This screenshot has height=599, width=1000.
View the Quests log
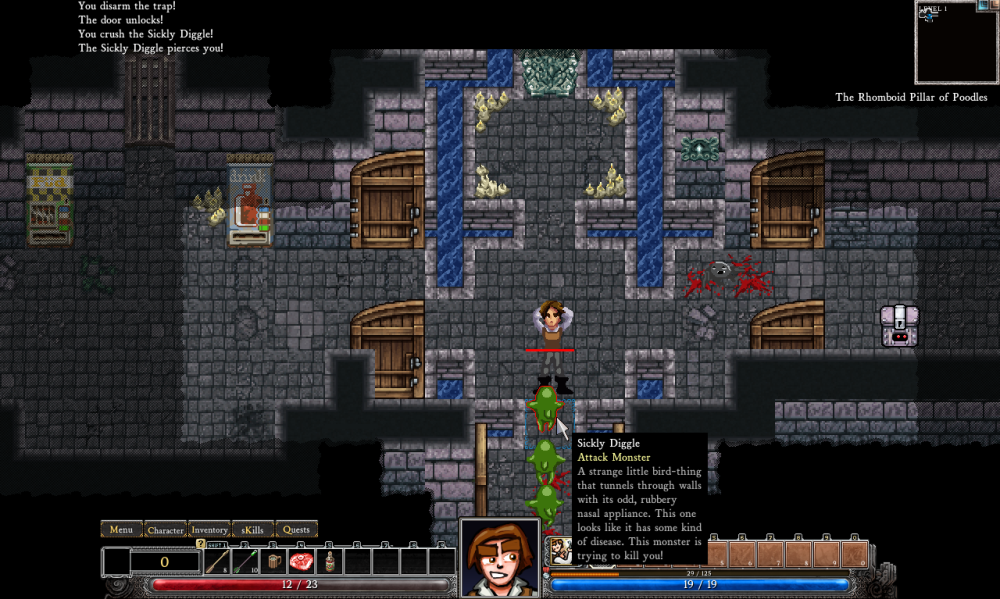(296, 529)
